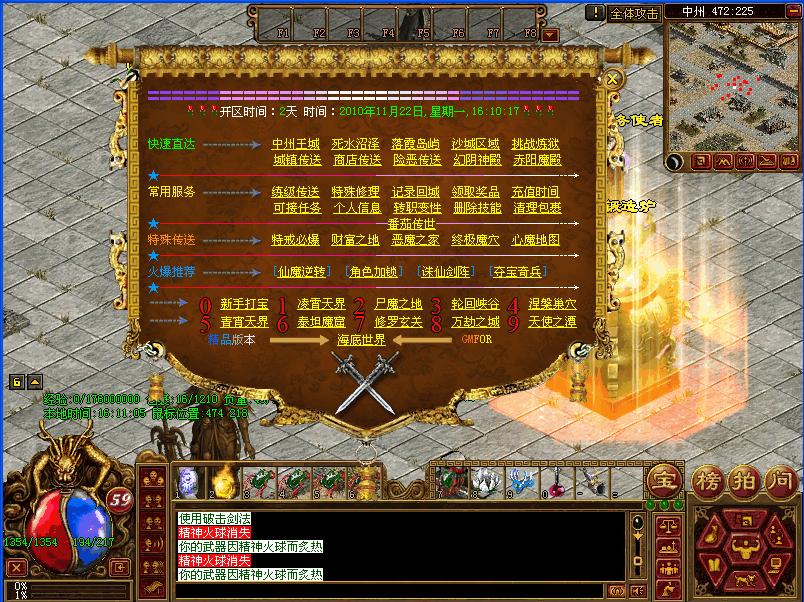Screen dimensions: 804x602
Task: Enter the 新手打宝 map
Action: tap(244, 304)
